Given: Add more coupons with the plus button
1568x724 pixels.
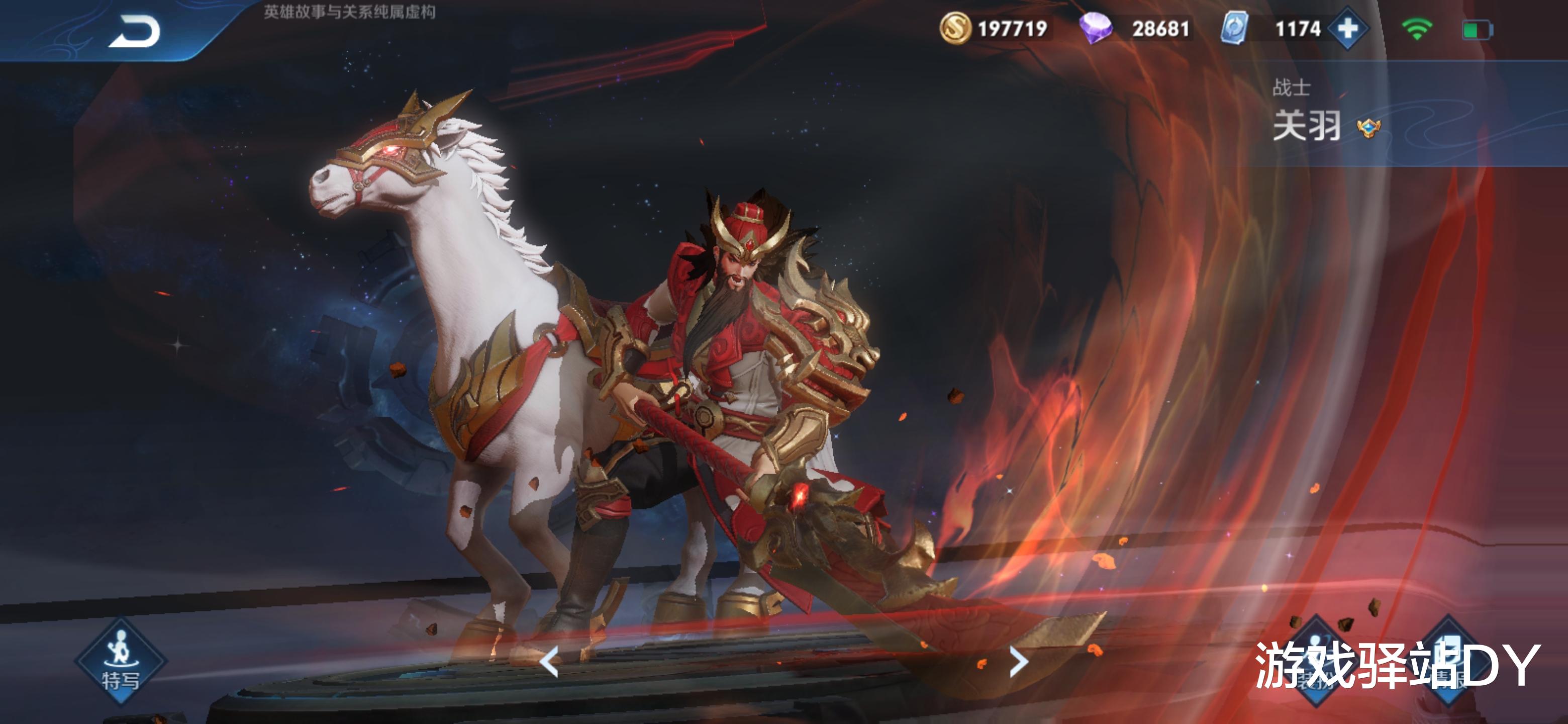Looking at the screenshot, I should [x=1348, y=28].
